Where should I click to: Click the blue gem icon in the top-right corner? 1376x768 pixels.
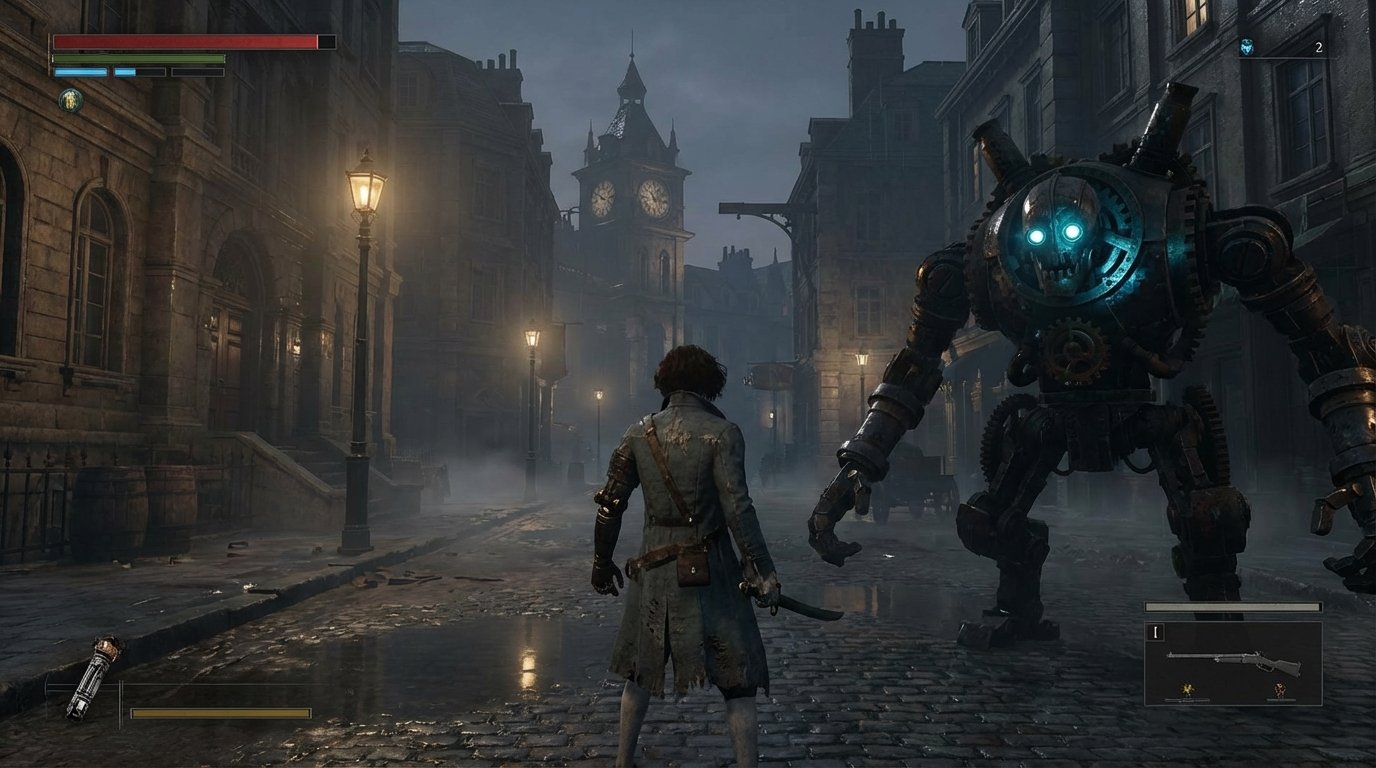click(x=1247, y=47)
